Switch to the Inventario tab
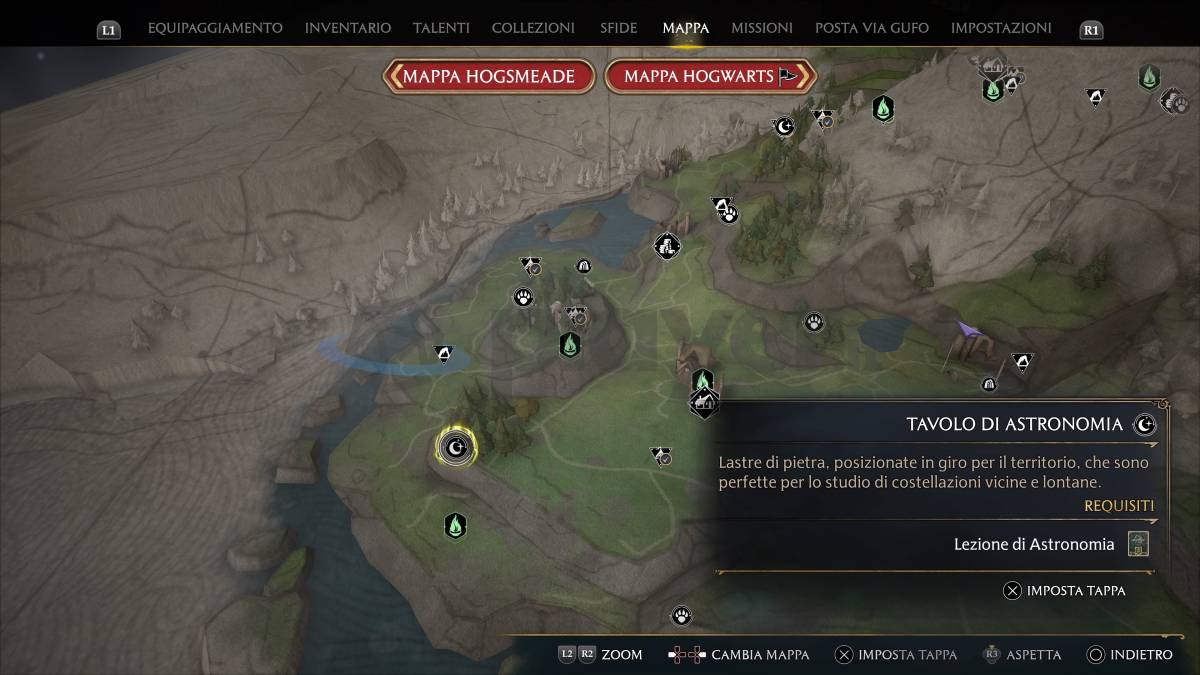Image resolution: width=1200 pixels, height=675 pixels. coord(348,28)
